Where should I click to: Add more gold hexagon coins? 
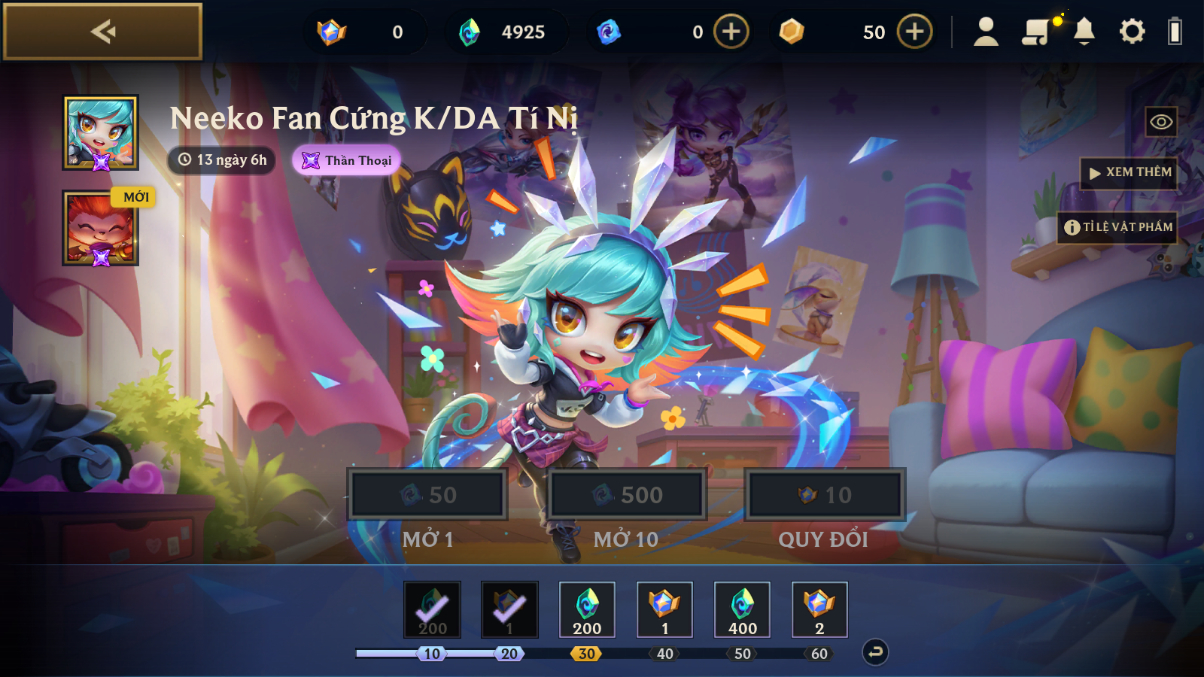[914, 32]
